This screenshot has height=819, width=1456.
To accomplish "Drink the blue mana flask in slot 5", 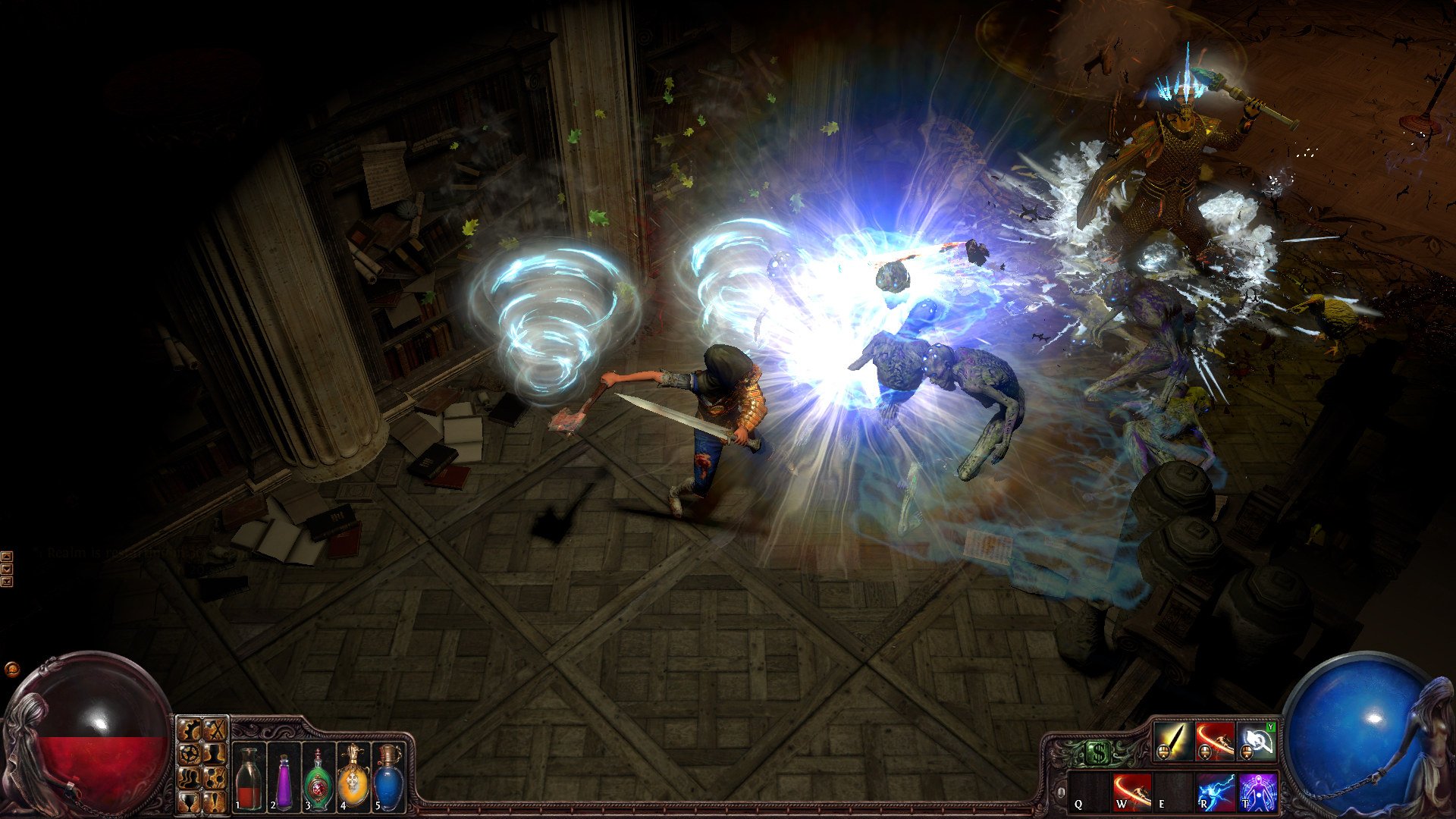I will tap(389, 779).
